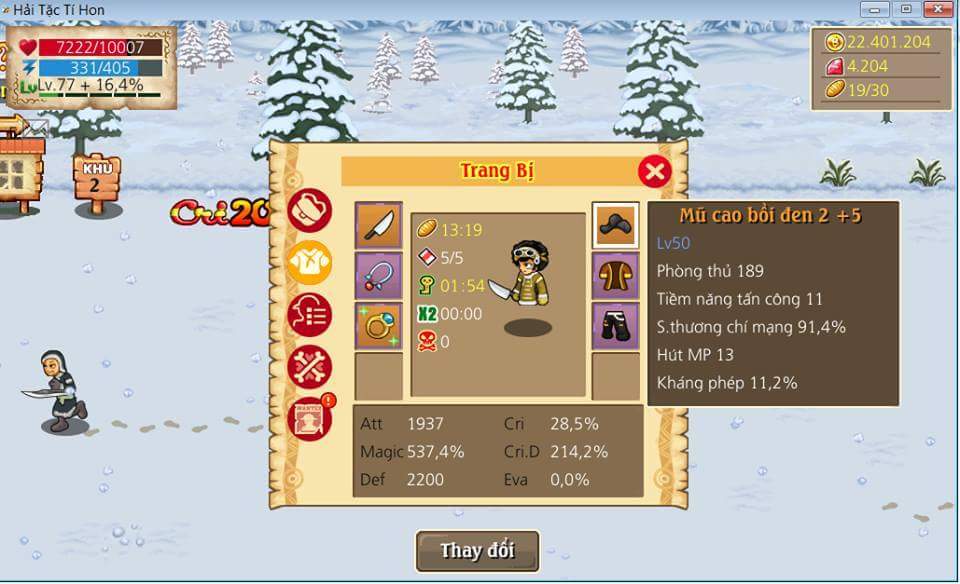Switch to the shirt equipment tab
960x584 pixels.
click(310, 263)
